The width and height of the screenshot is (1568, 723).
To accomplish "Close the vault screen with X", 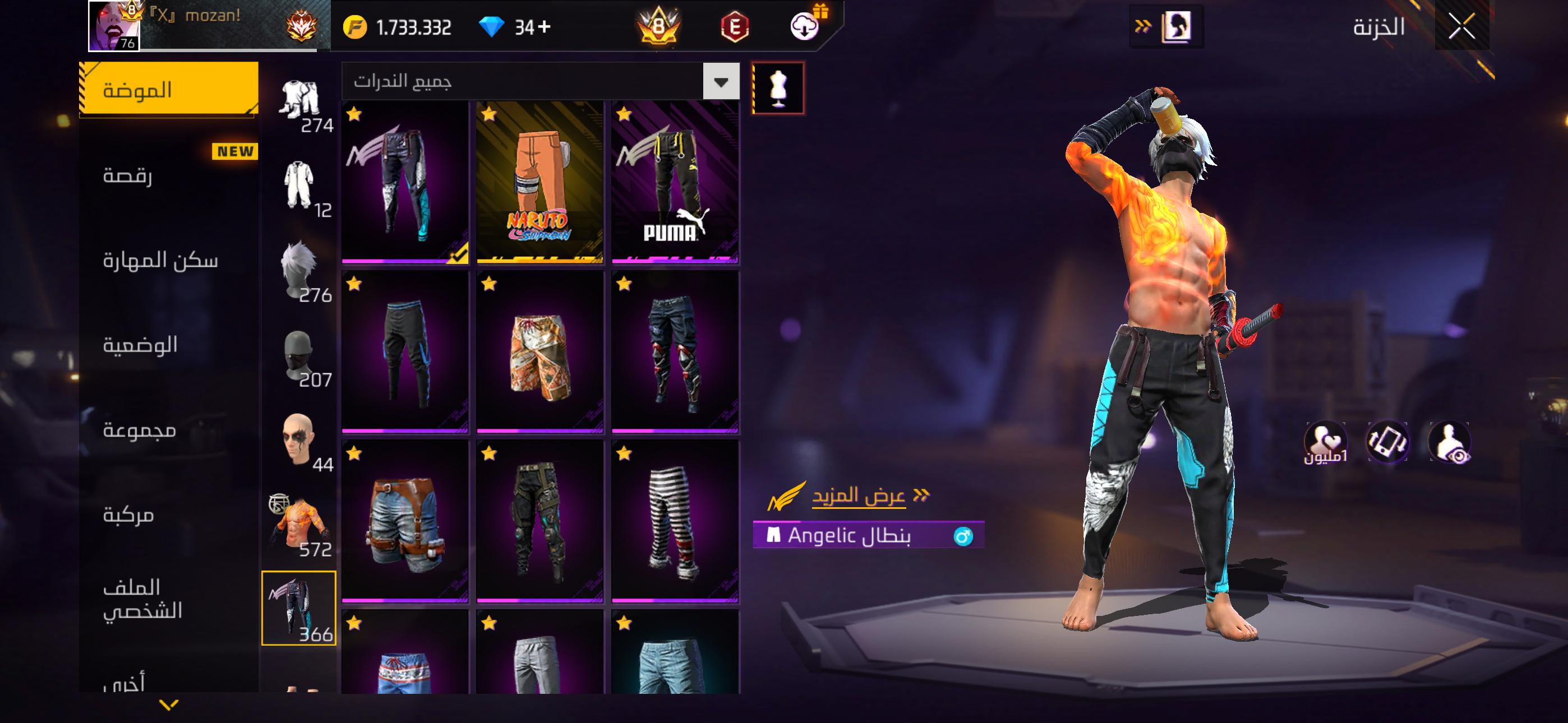I will (1461, 27).
